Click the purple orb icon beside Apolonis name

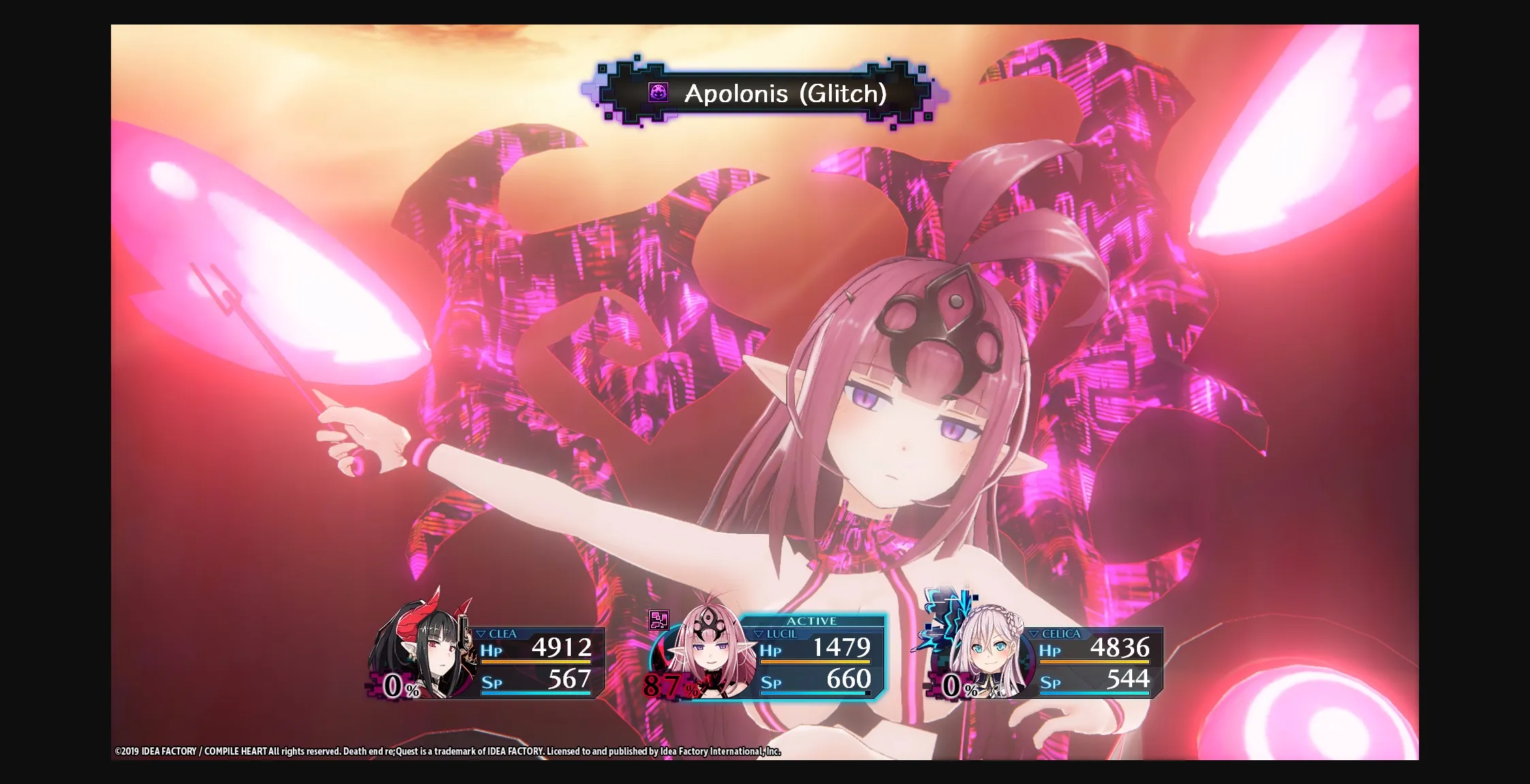658,93
